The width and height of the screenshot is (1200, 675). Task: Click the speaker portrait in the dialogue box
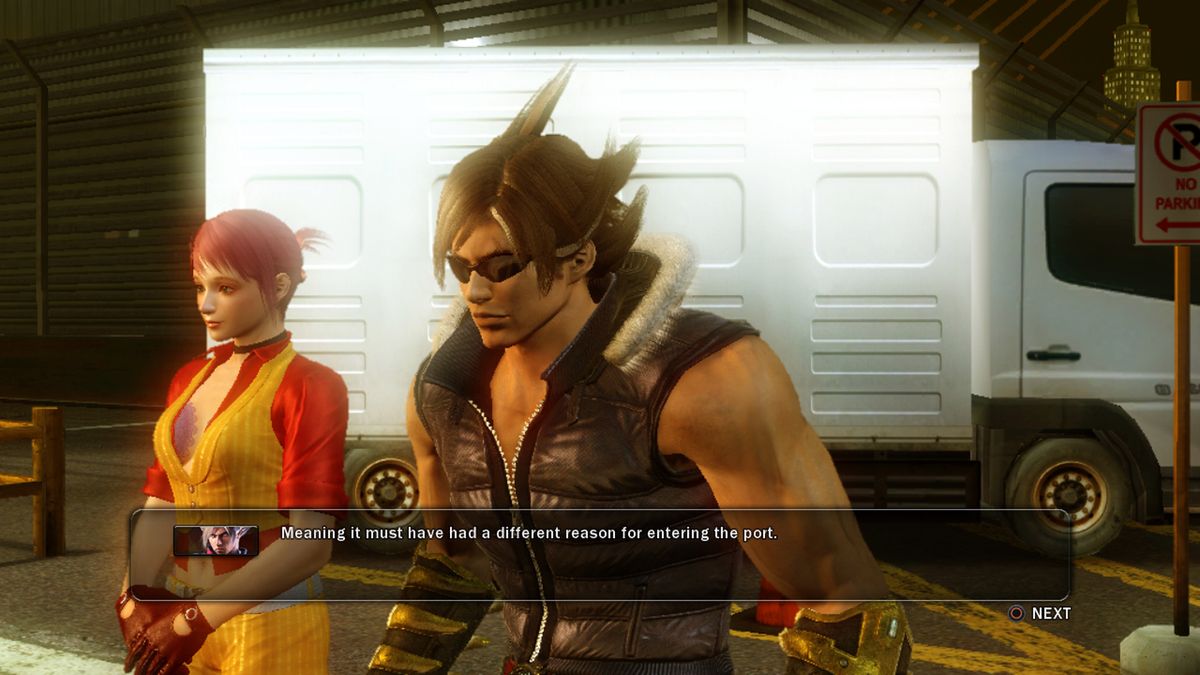pyautogui.click(x=216, y=540)
